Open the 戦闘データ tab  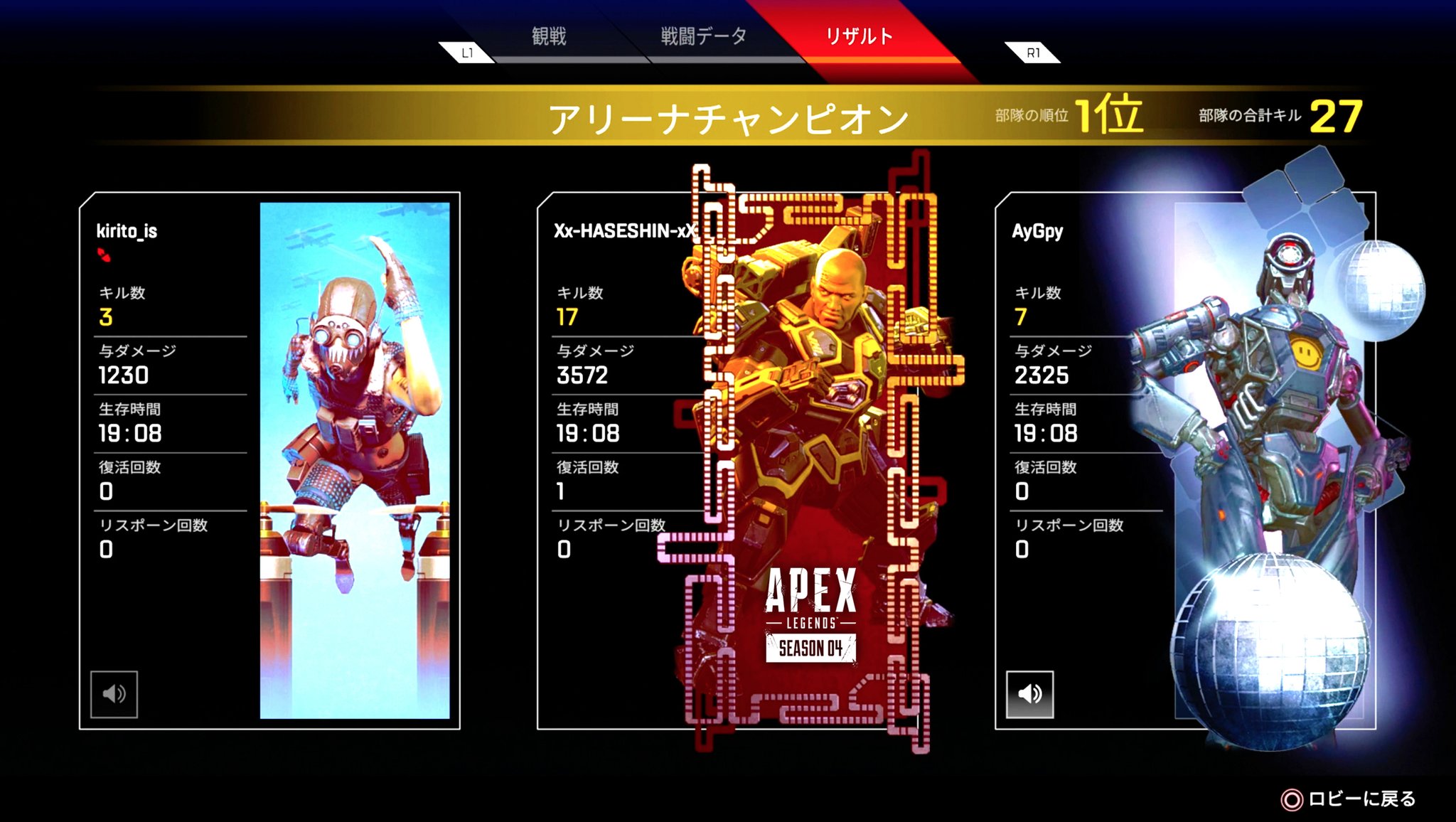pyautogui.click(x=700, y=33)
